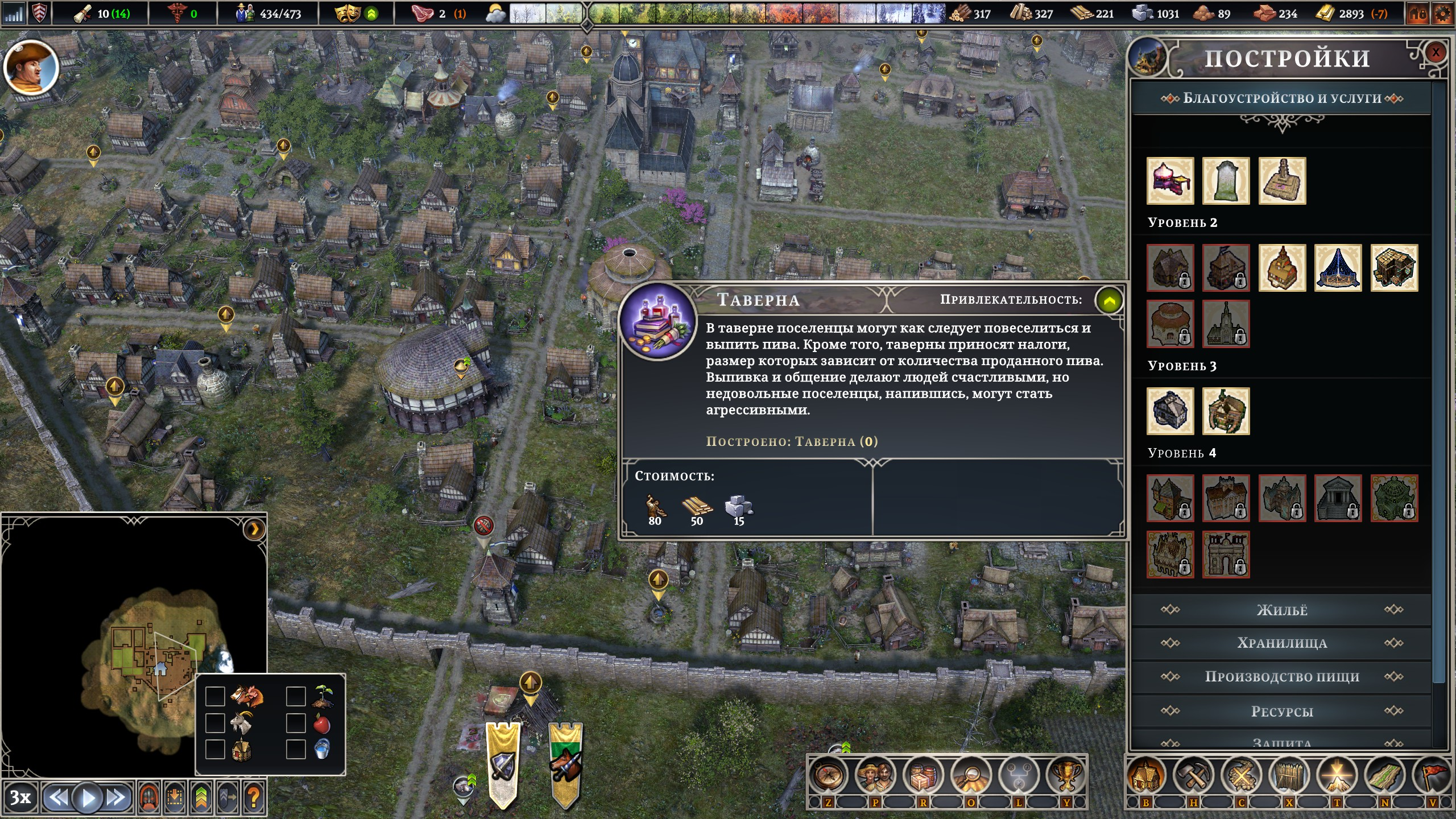Viewport: 1456px width, 819px height.
Task: Select the Ресурсы building category
Action: click(x=1281, y=712)
